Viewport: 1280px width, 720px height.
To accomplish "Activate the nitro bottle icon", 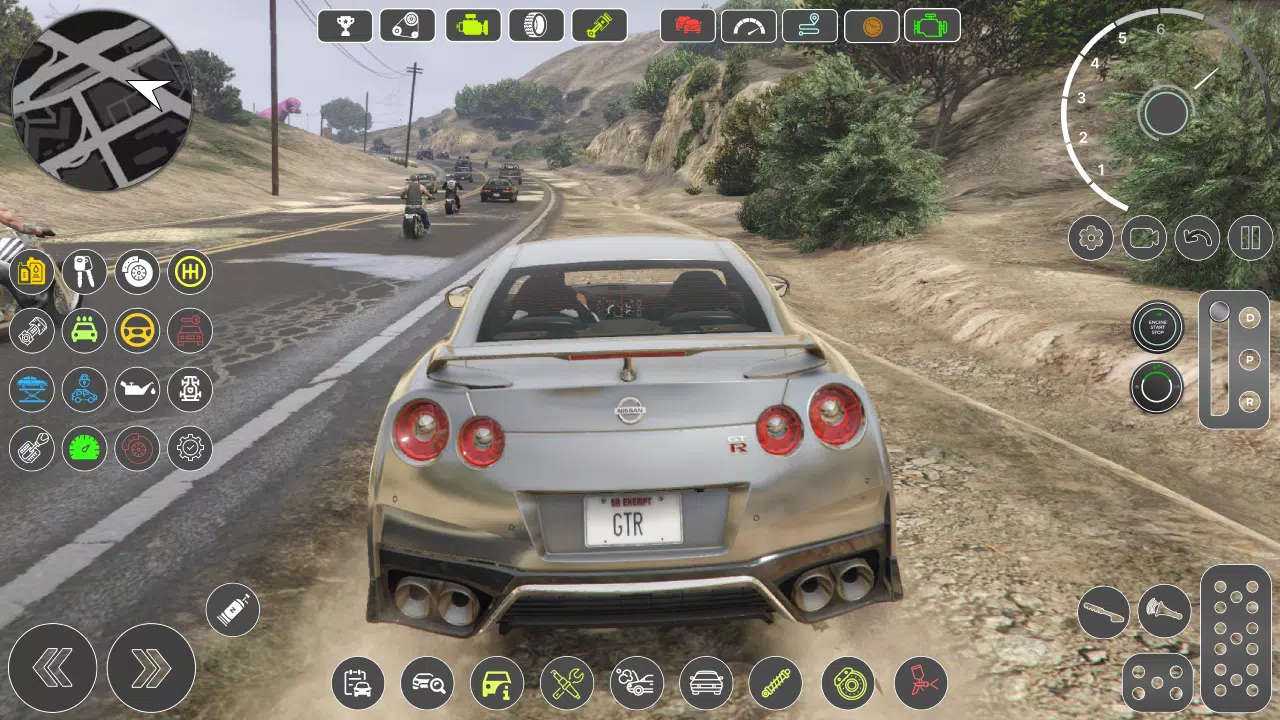I will 231,609.
